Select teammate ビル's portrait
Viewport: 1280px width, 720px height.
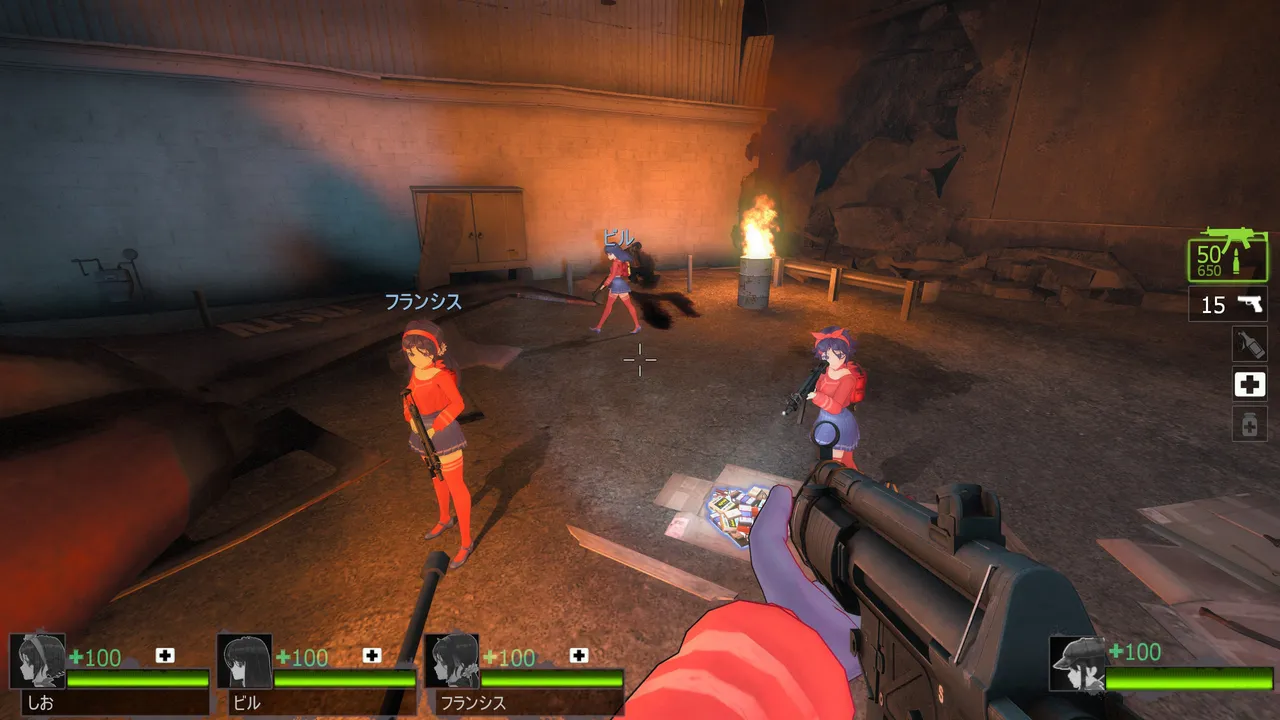tap(245, 661)
